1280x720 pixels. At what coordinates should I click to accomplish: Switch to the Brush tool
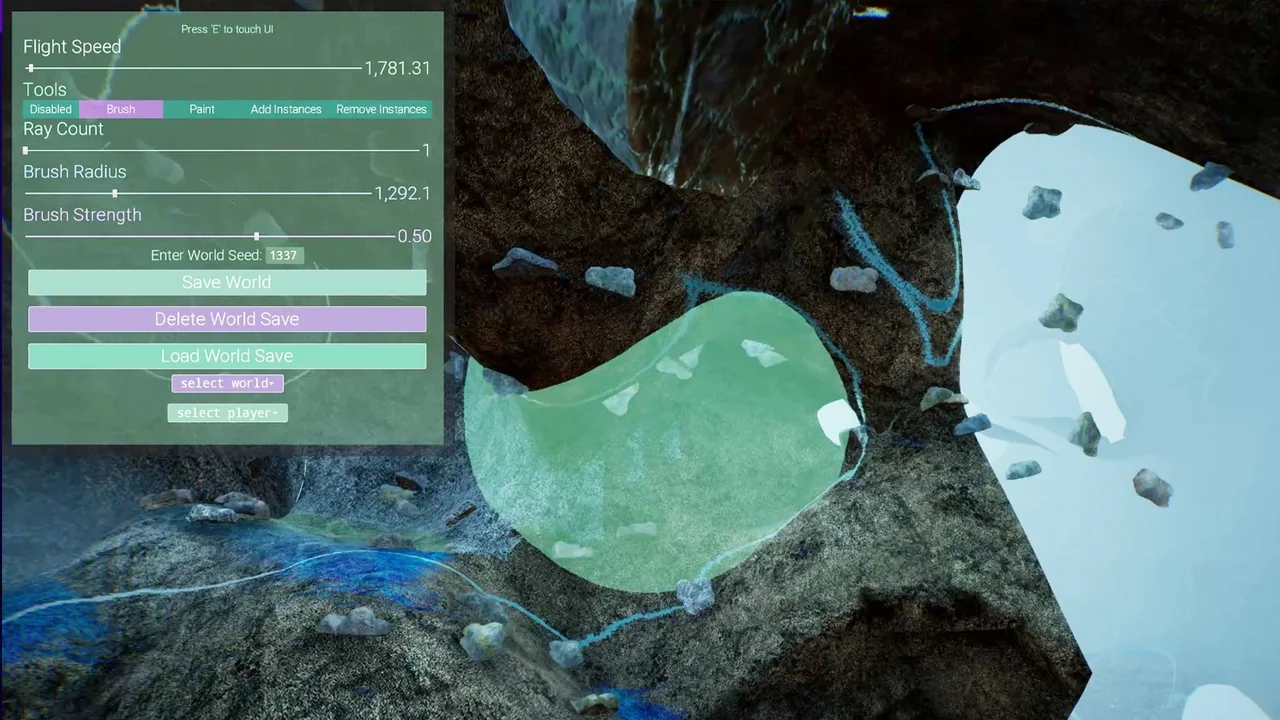pos(121,109)
